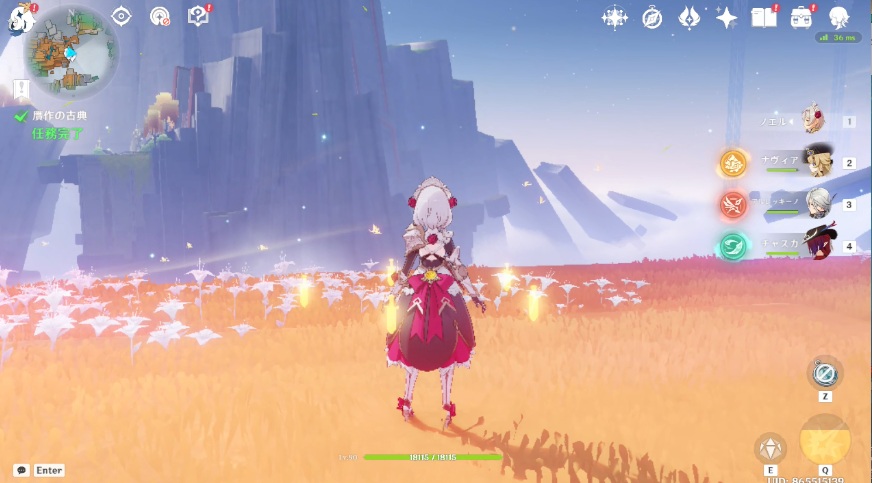Open the quest menu bookmark icon
This screenshot has width=872, height=483.
click(x=22, y=91)
